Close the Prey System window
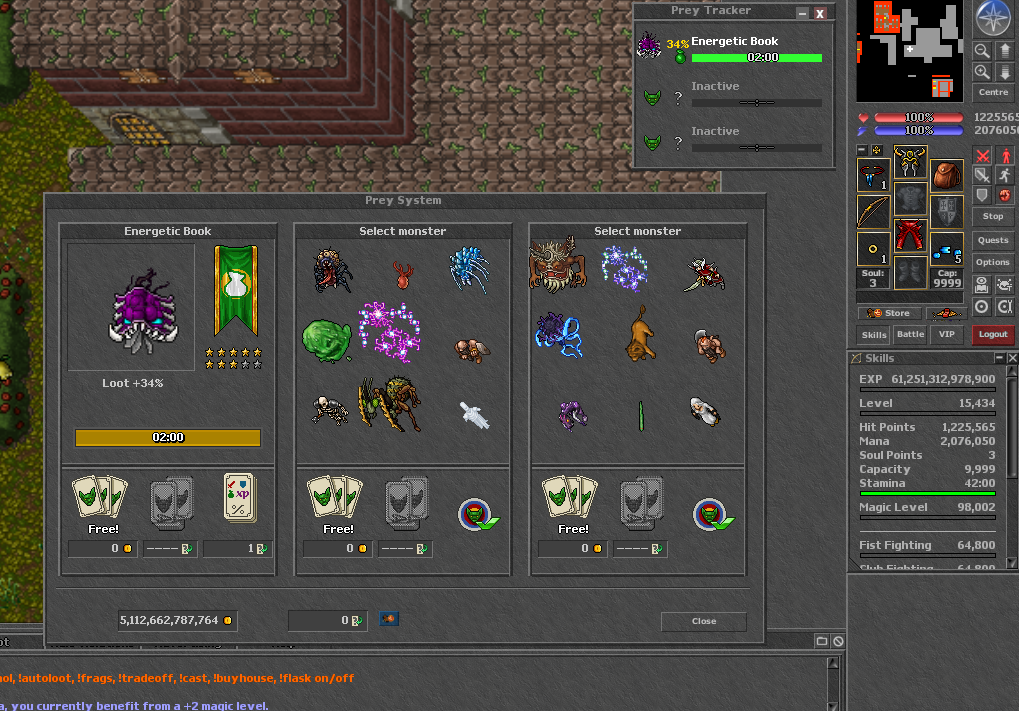Viewport: 1019px width, 711px height. pyautogui.click(x=703, y=621)
